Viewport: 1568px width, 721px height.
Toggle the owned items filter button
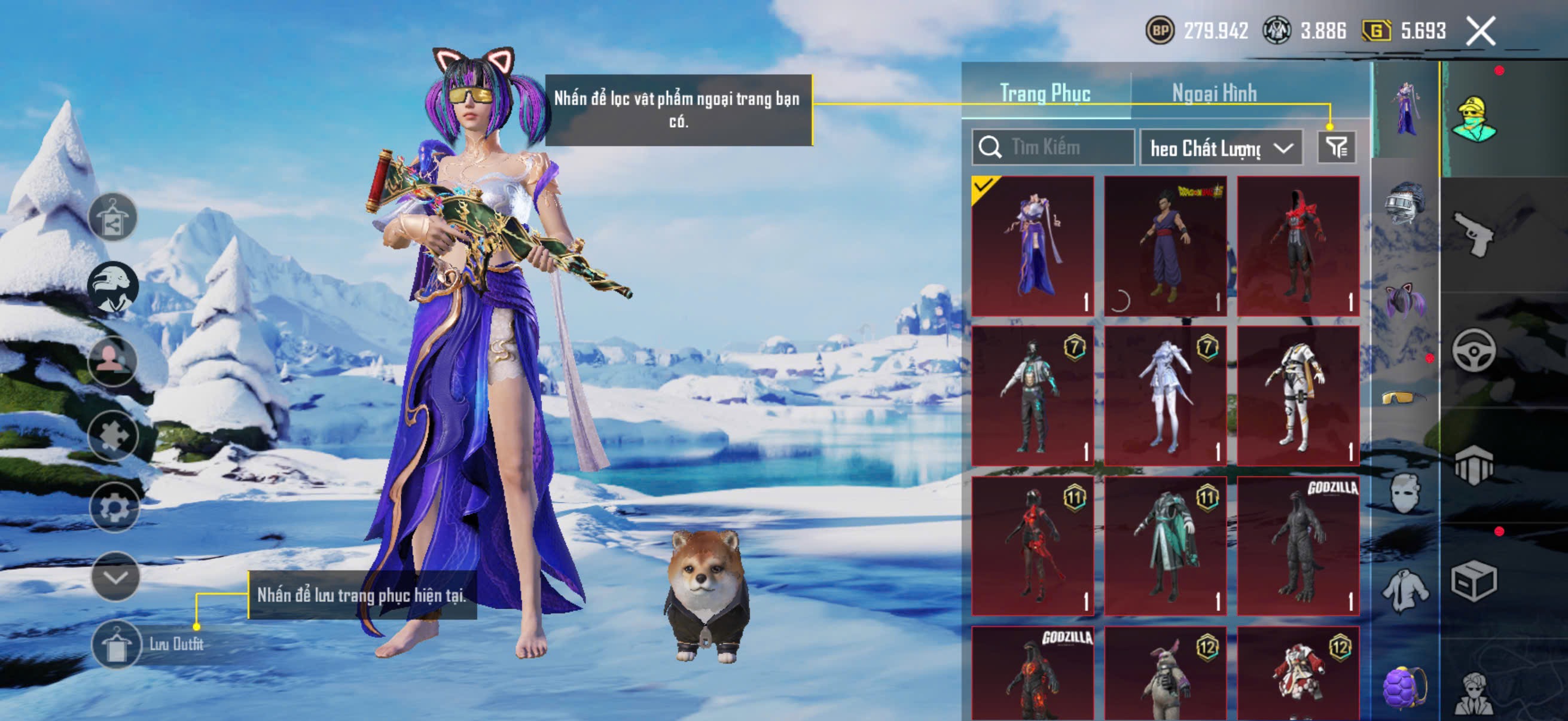(x=1336, y=147)
